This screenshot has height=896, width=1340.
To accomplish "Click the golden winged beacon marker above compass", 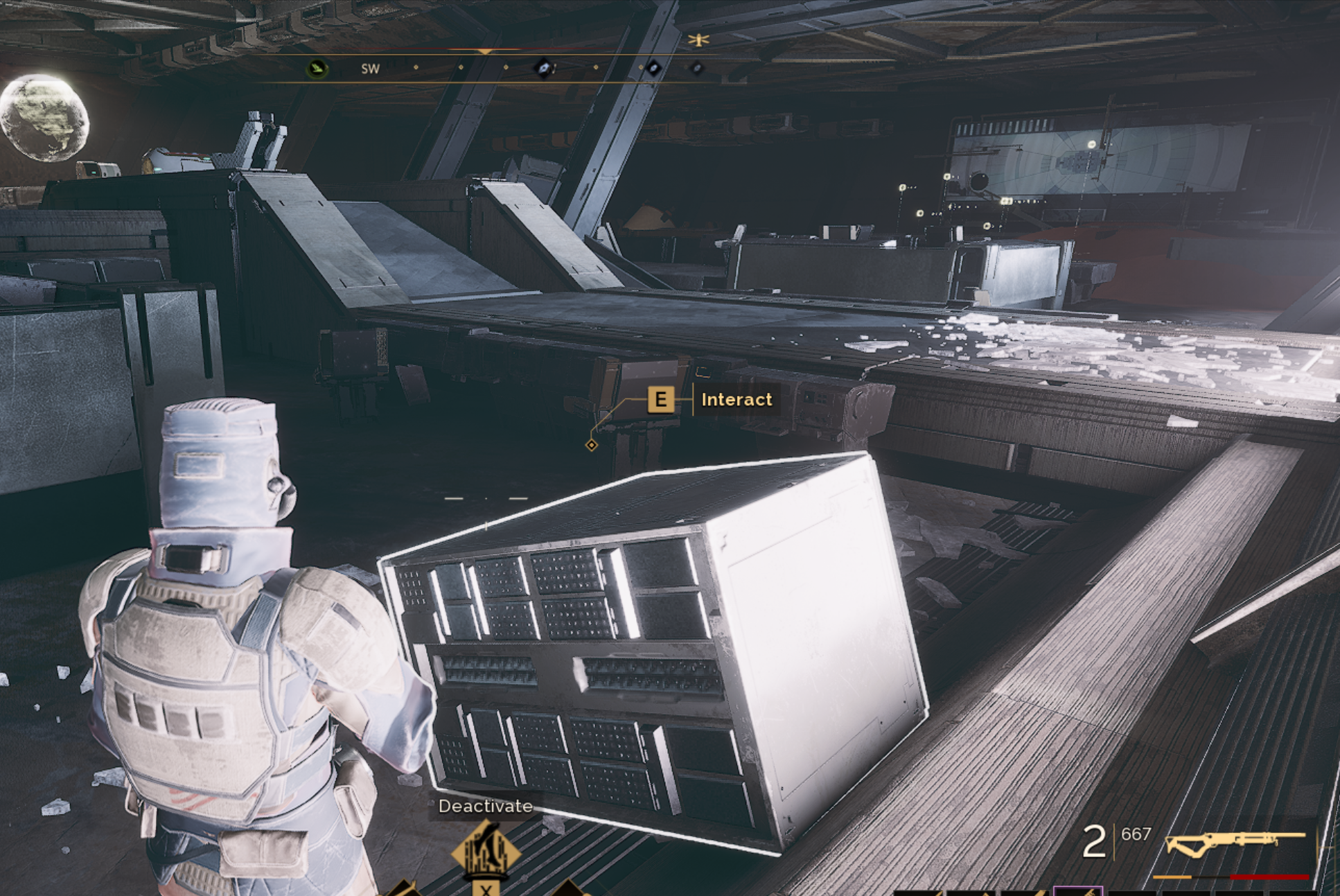I will 698,40.
